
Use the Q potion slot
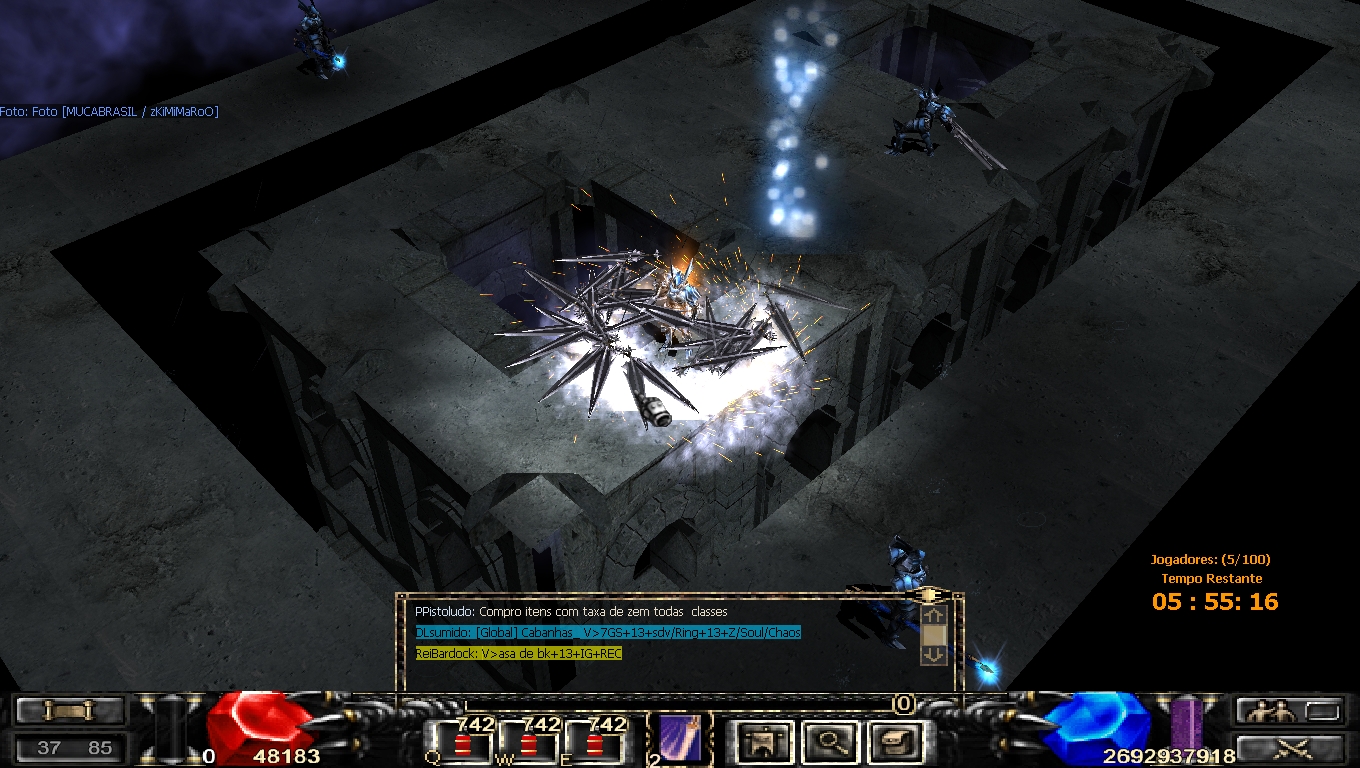click(x=459, y=741)
